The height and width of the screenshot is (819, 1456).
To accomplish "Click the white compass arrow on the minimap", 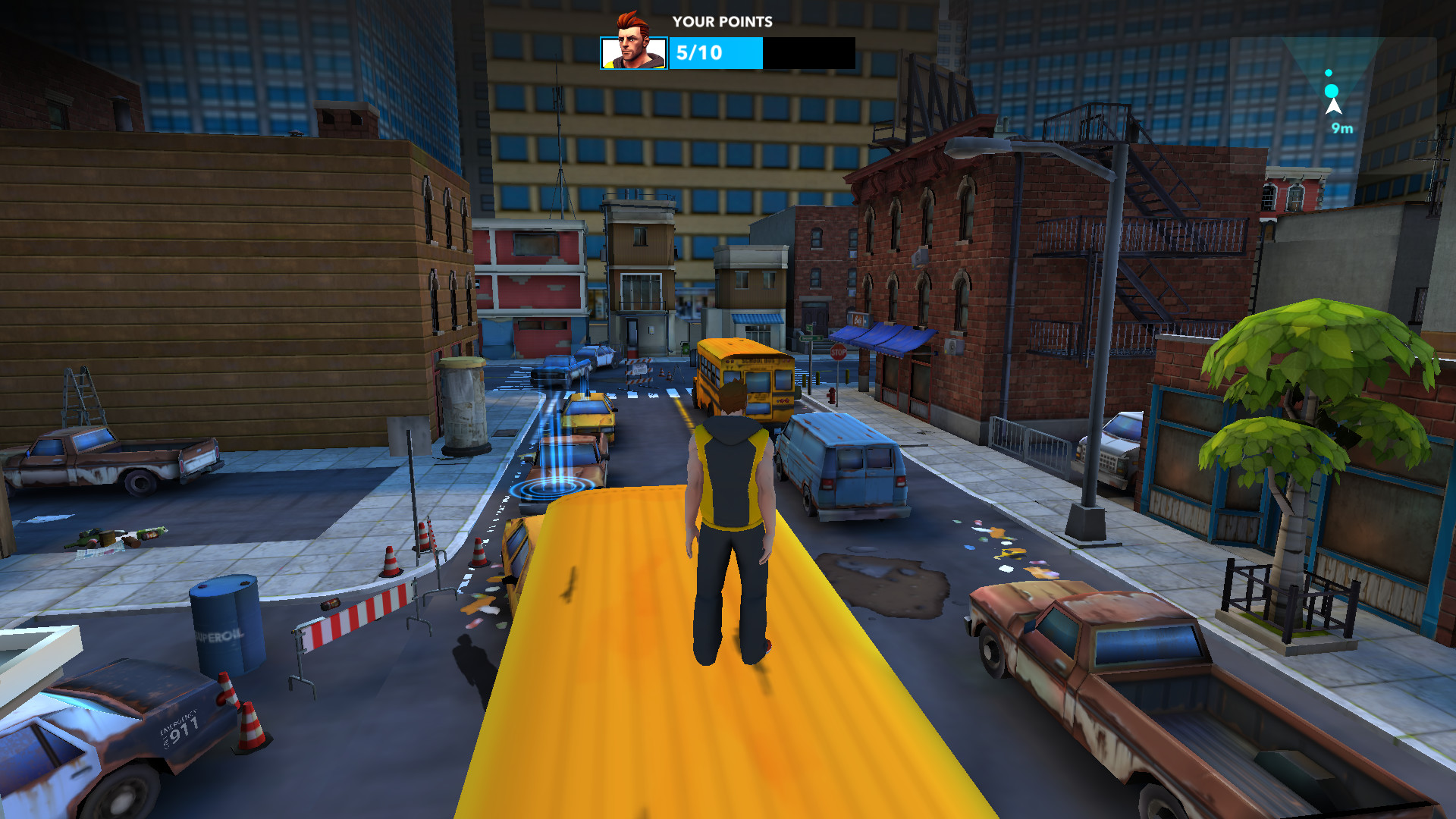I will (x=1332, y=108).
